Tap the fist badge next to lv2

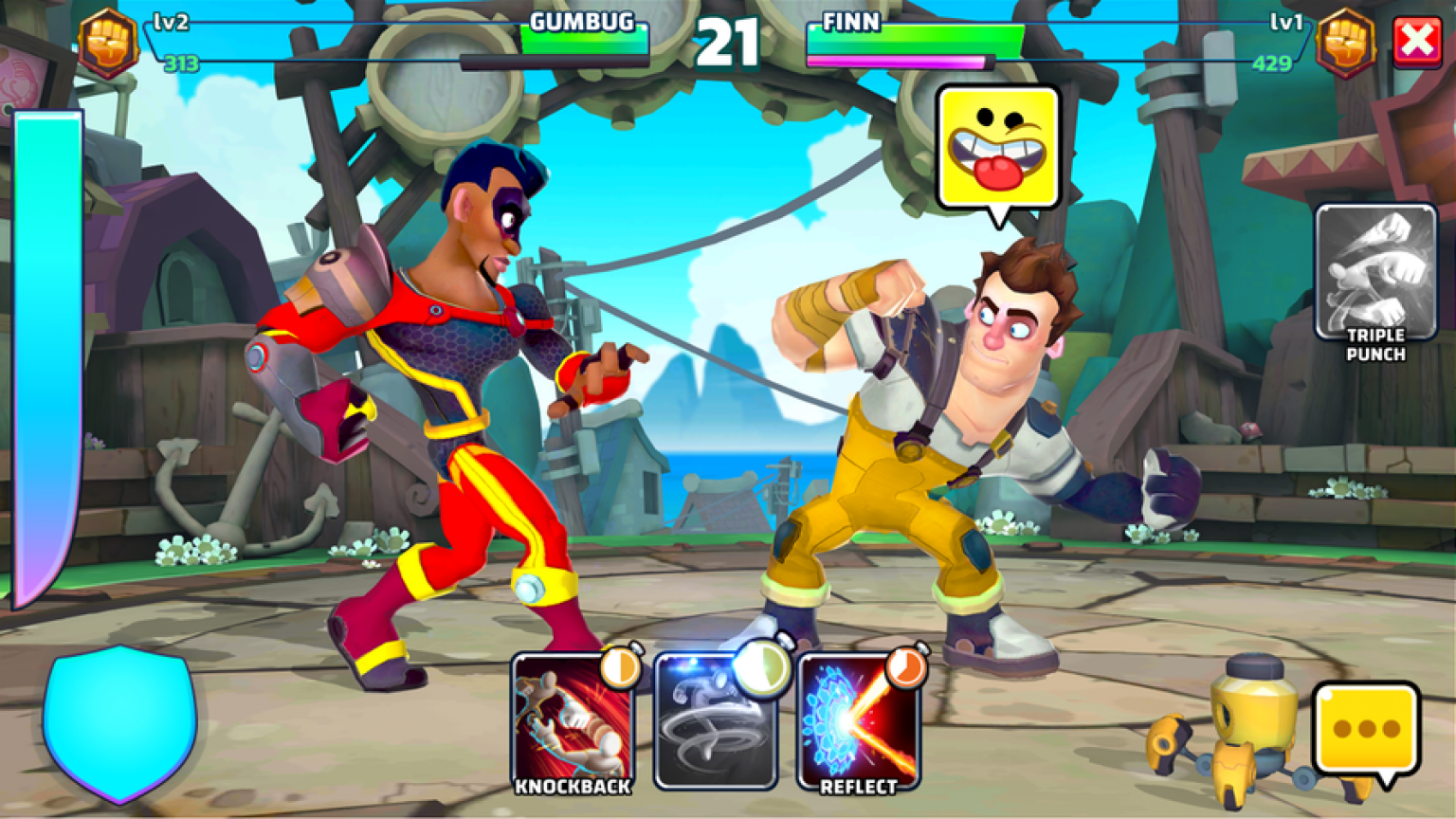tap(106, 42)
